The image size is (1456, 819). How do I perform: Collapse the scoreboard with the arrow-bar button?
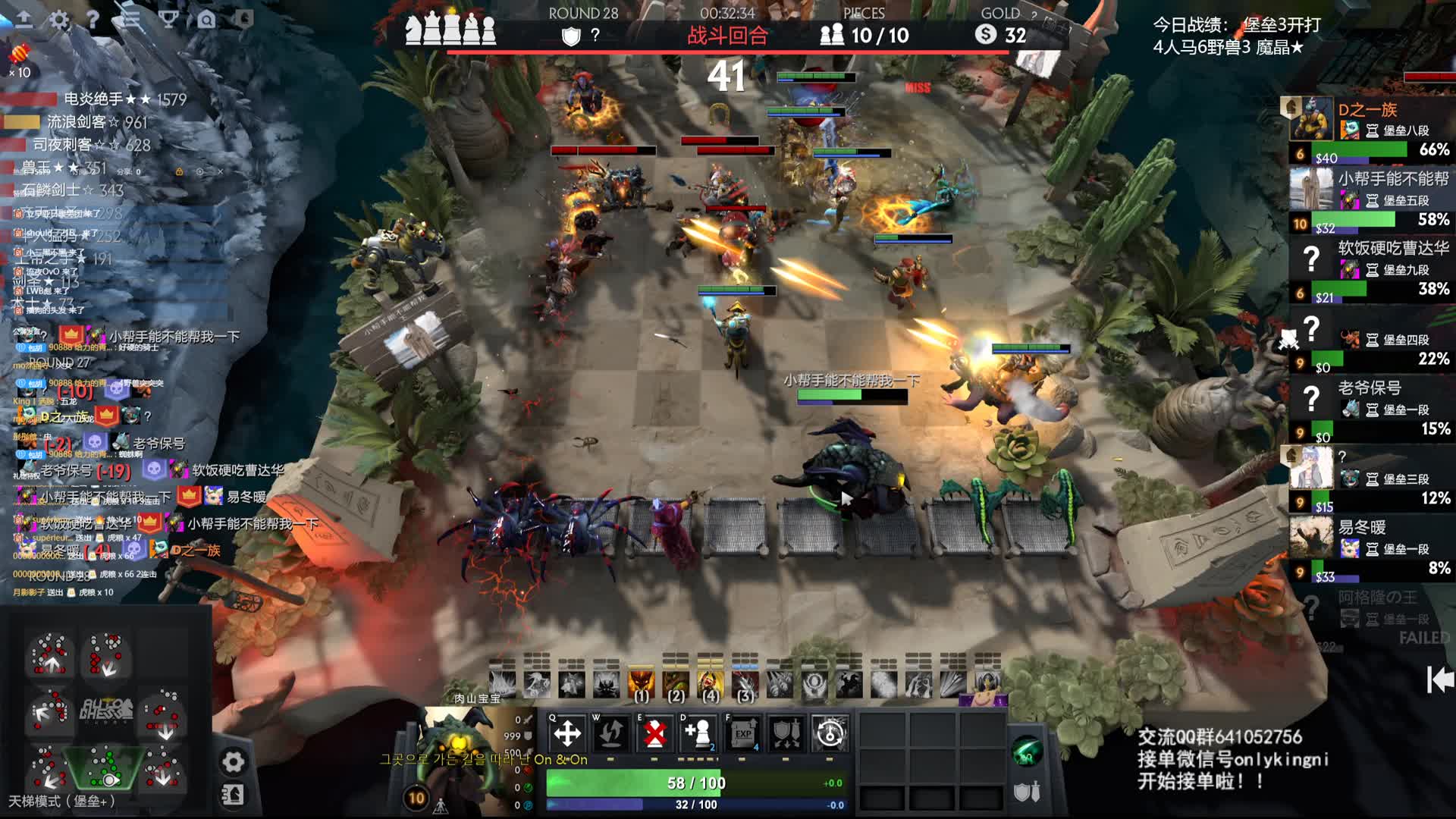tap(1439, 679)
